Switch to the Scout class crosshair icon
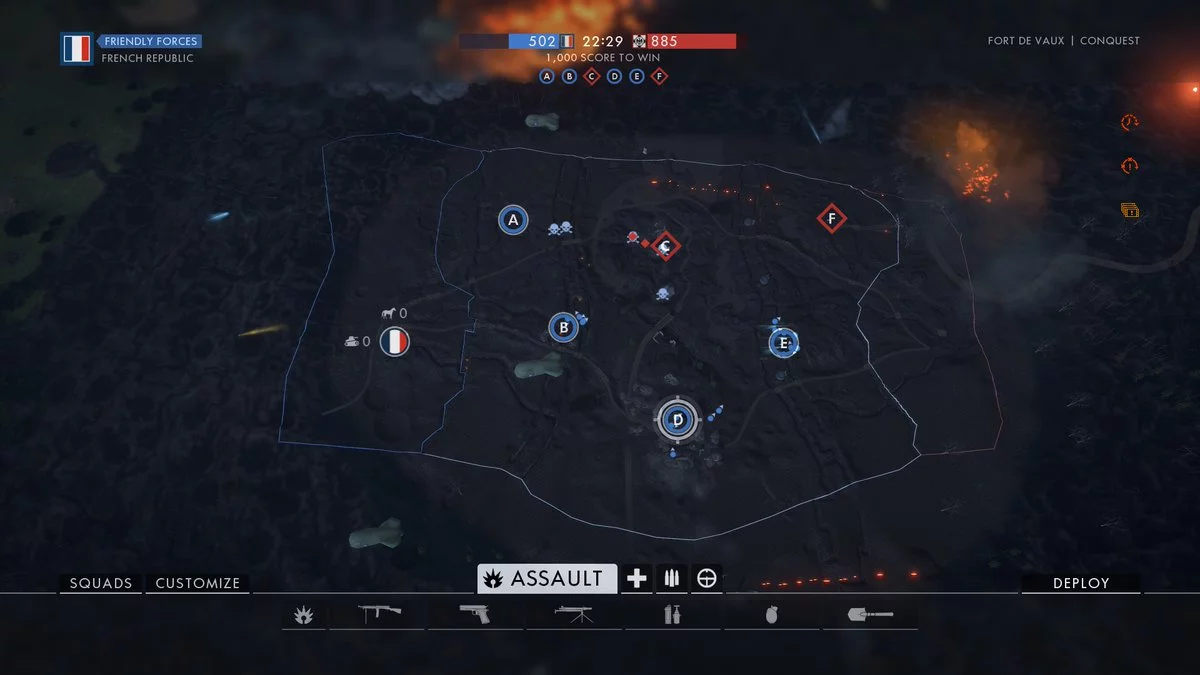 click(x=707, y=578)
